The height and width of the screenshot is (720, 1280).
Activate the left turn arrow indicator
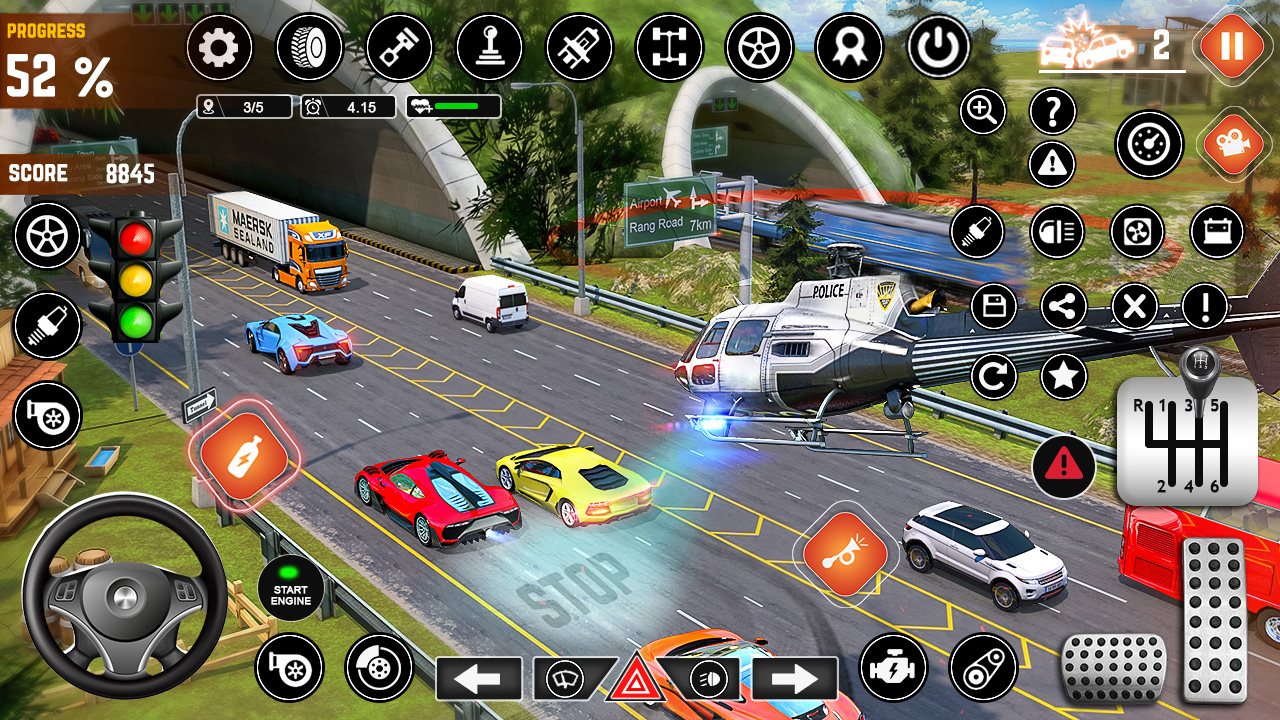point(478,679)
